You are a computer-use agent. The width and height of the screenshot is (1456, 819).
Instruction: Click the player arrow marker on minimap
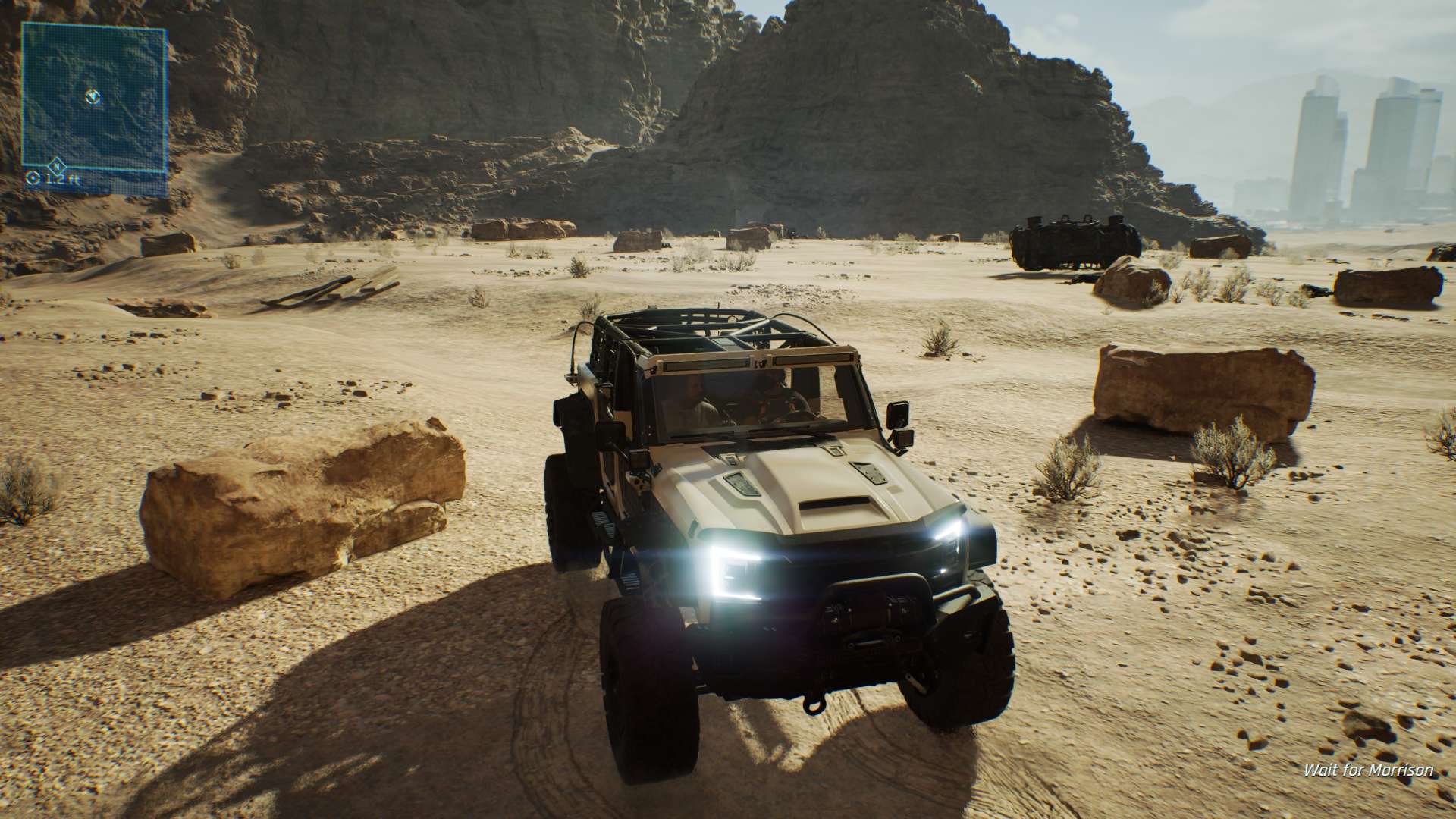click(93, 97)
